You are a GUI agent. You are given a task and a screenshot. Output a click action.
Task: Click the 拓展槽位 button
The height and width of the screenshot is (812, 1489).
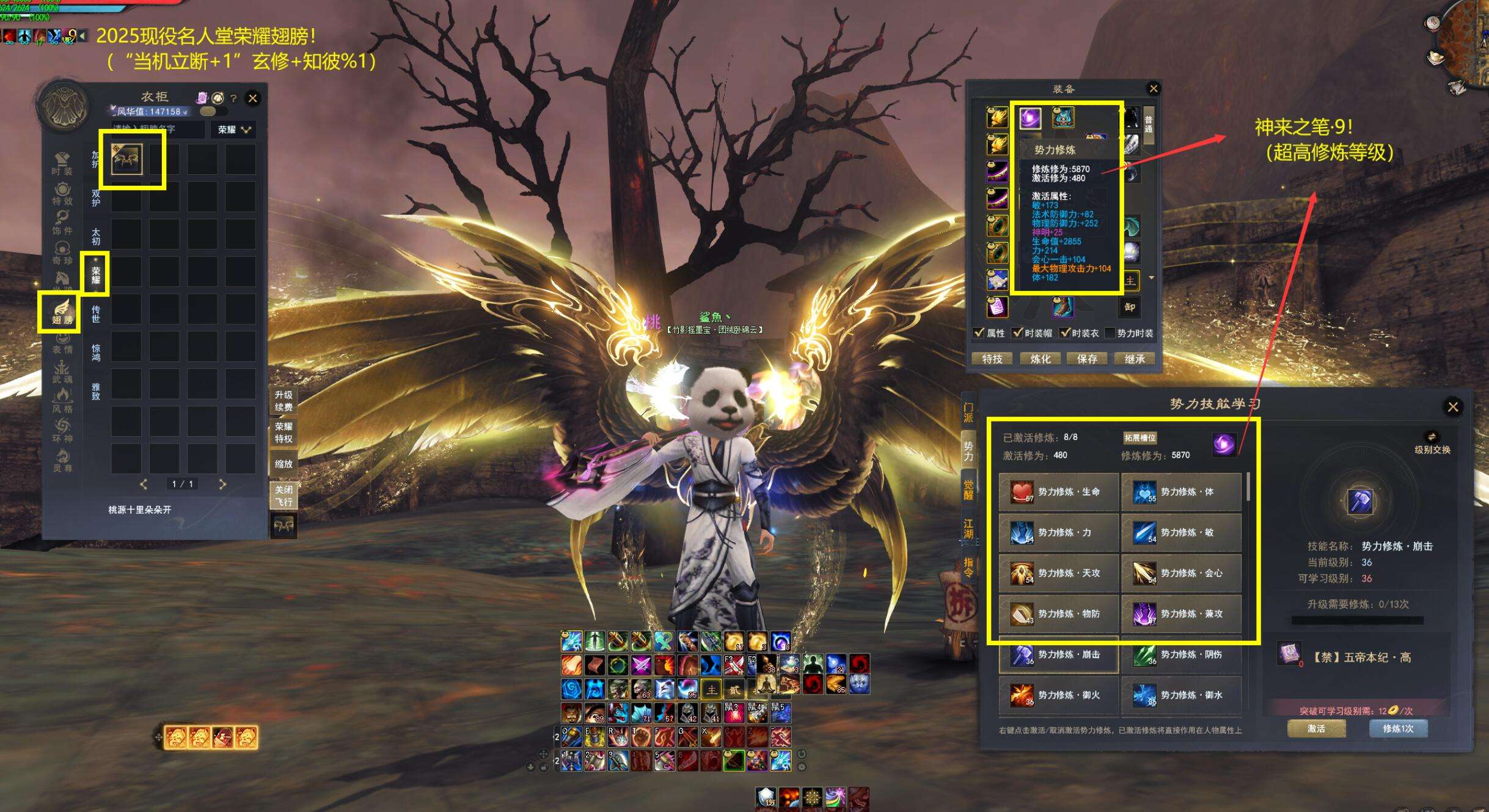click(x=1140, y=437)
